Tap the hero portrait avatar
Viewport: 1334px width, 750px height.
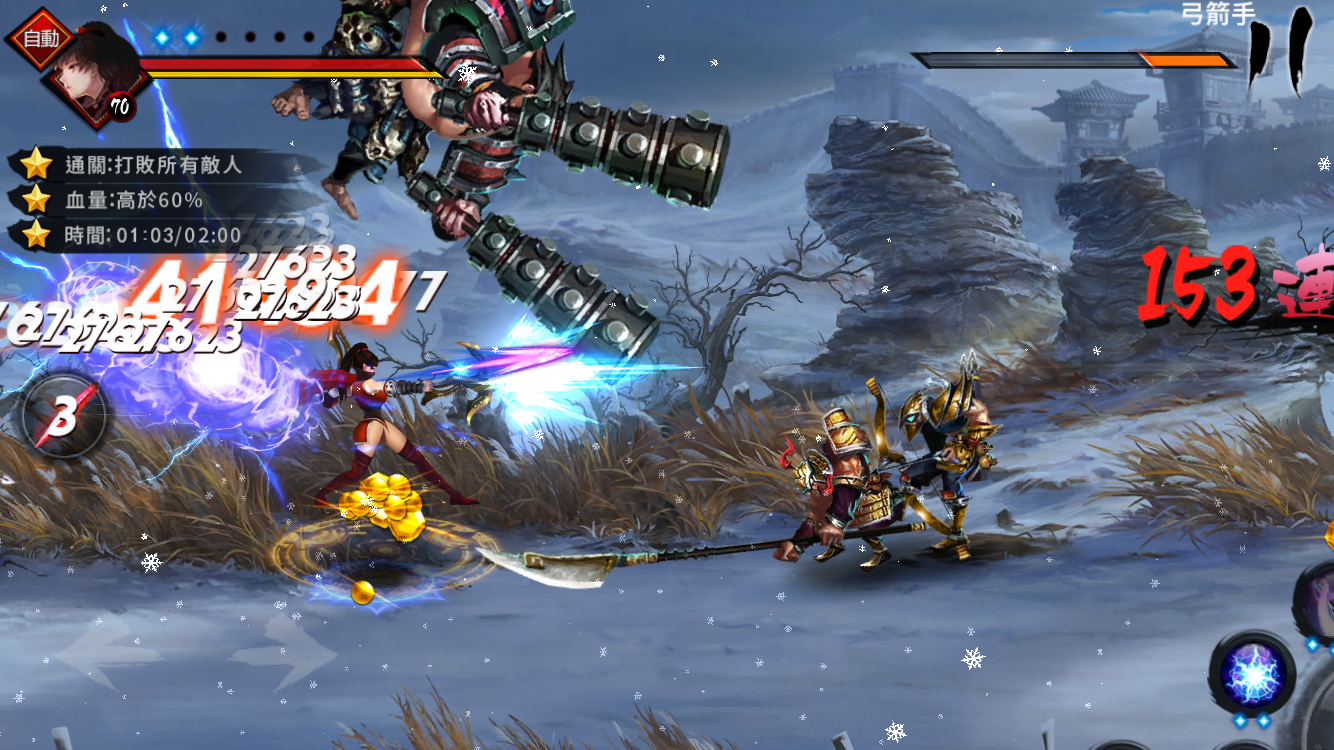(x=85, y=85)
